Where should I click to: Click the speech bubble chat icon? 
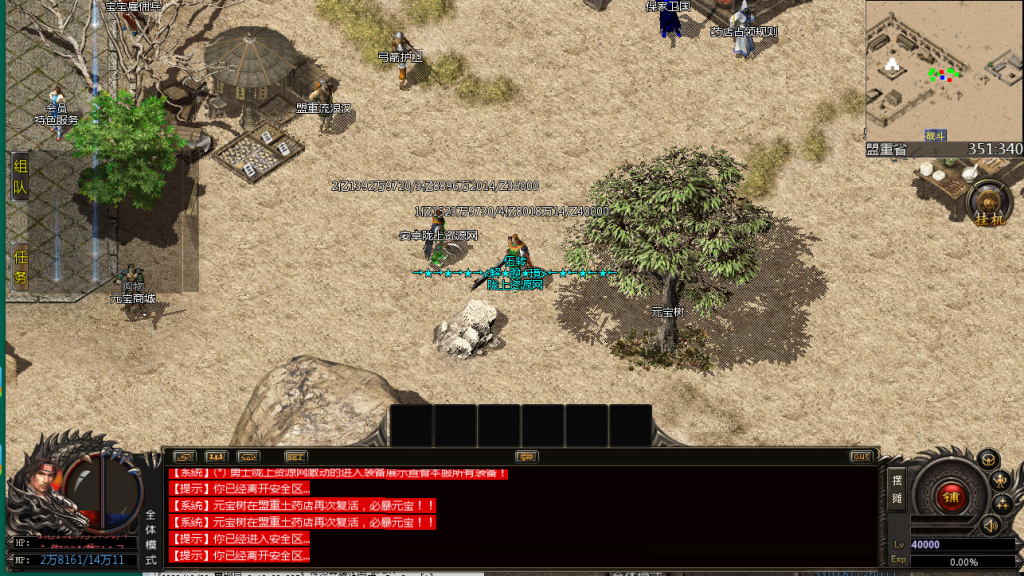click(x=527, y=457)
